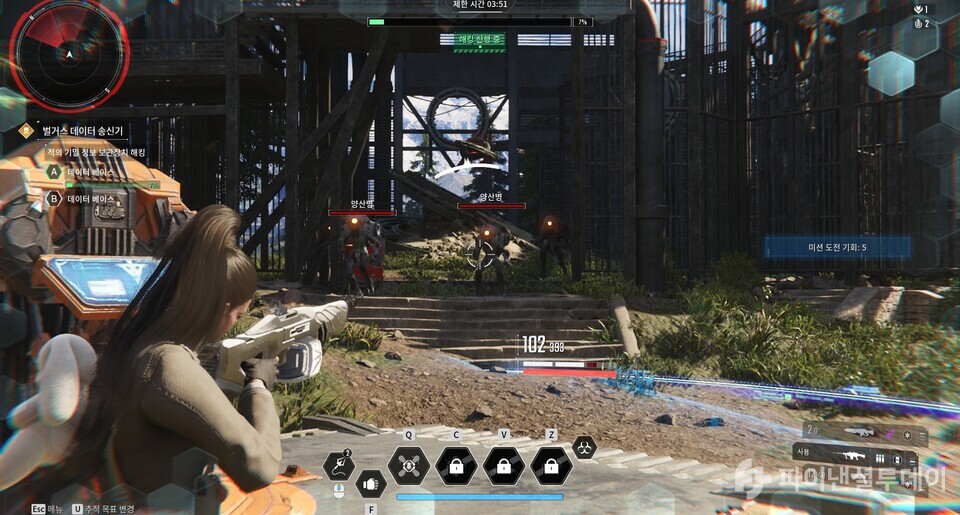Viewport: 960px width, 515px height.
Task: Activate the Q skill hexagon icon
Action: pyautogui.click(x=408, y=465)
